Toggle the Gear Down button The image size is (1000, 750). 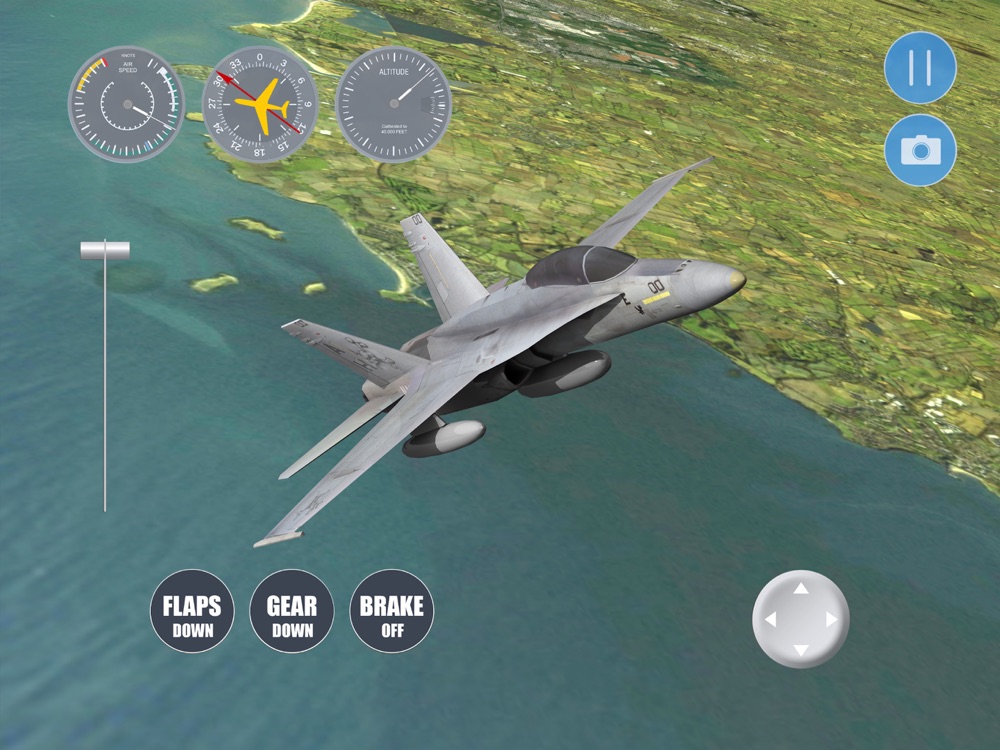coord(292,612)
